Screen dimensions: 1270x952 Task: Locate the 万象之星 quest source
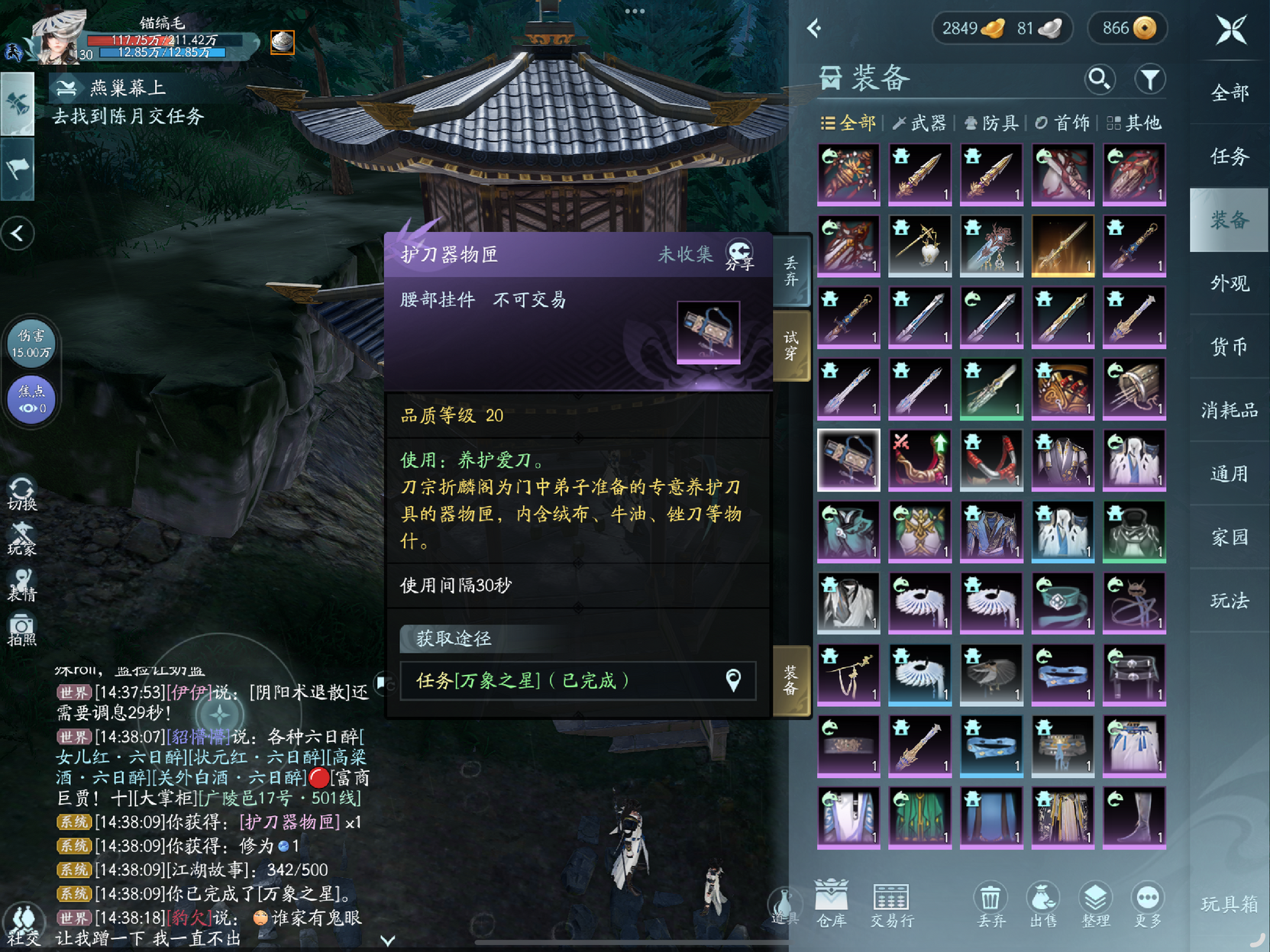pyautogui.click(x=732, y=680)
